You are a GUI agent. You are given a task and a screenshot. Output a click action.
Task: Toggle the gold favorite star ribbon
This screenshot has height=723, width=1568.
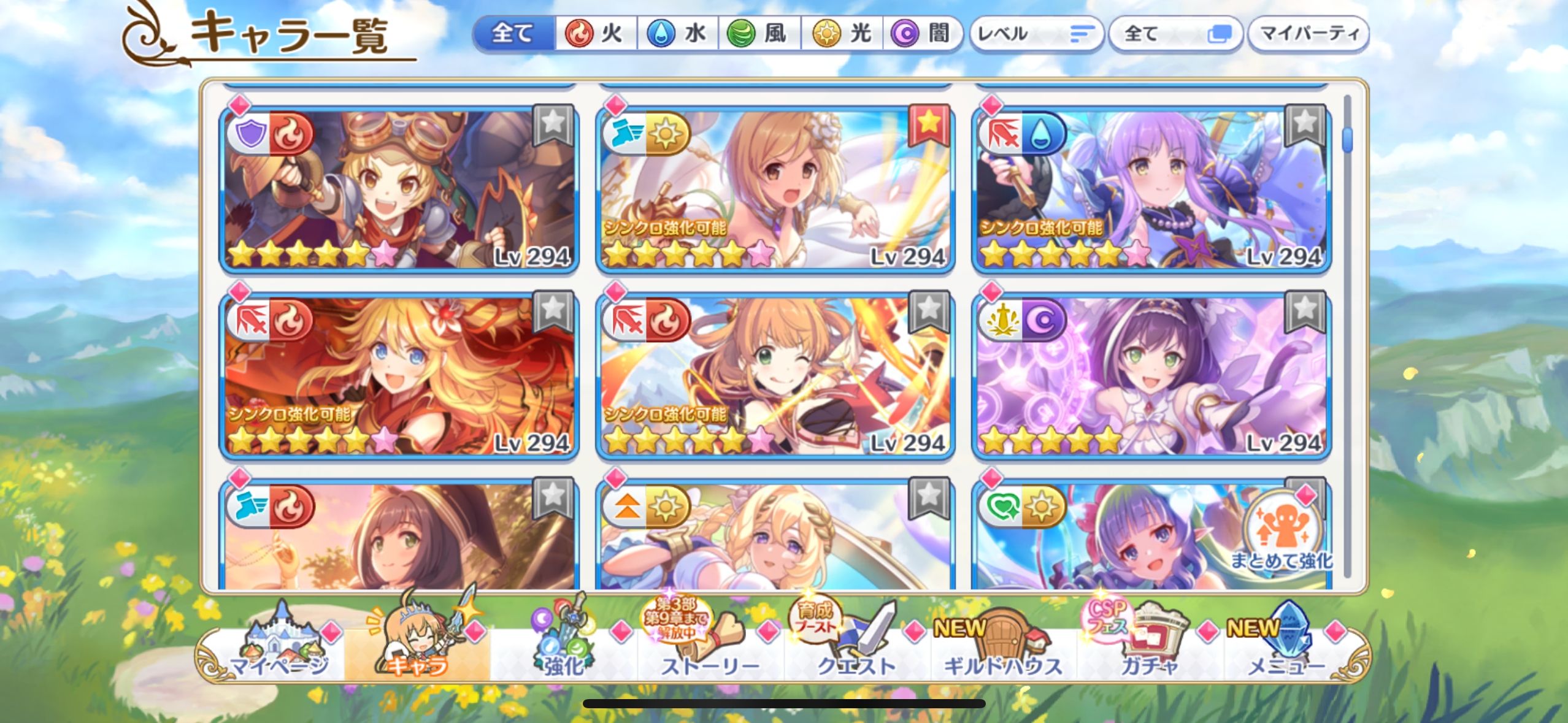[929, 124]
